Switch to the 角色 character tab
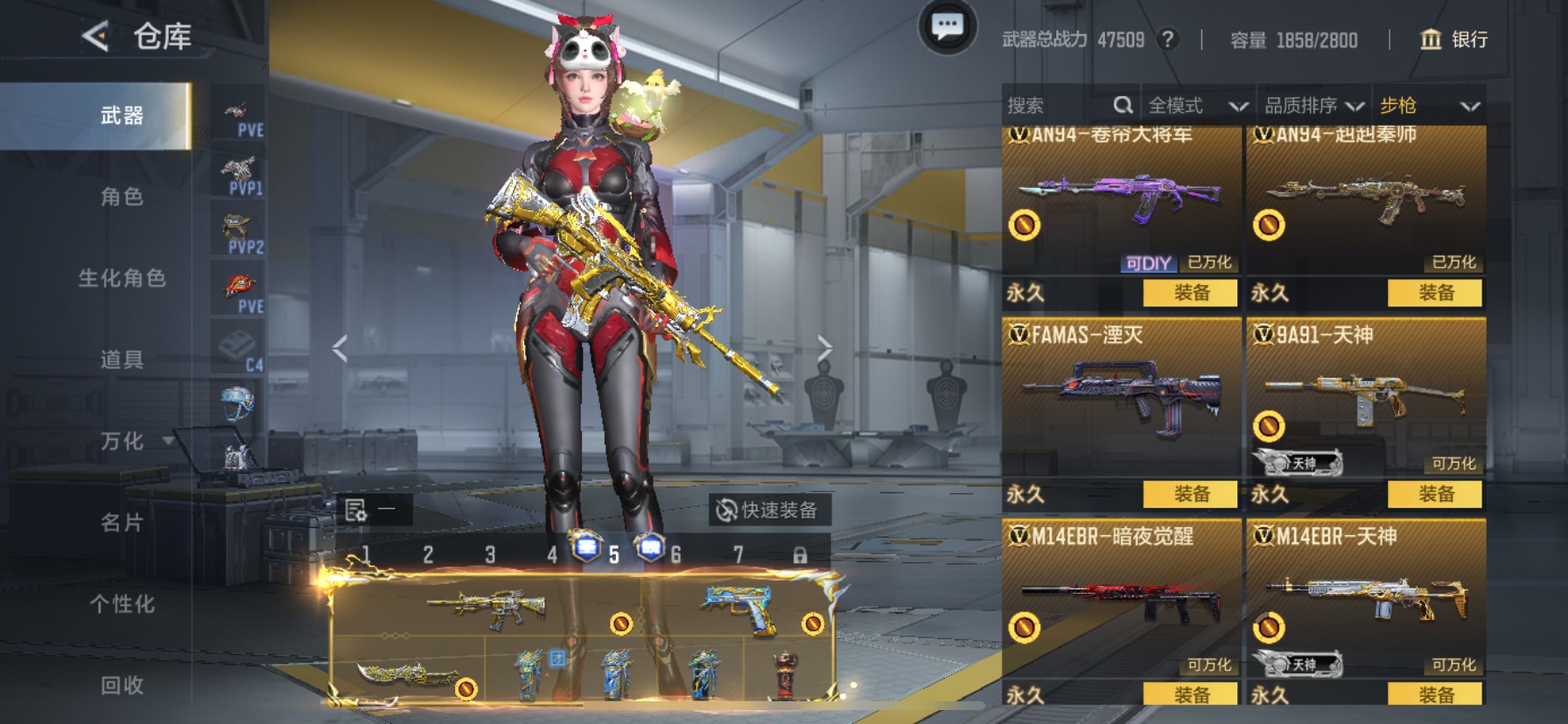The image size is (1568, 724). [x=122, y=197]
